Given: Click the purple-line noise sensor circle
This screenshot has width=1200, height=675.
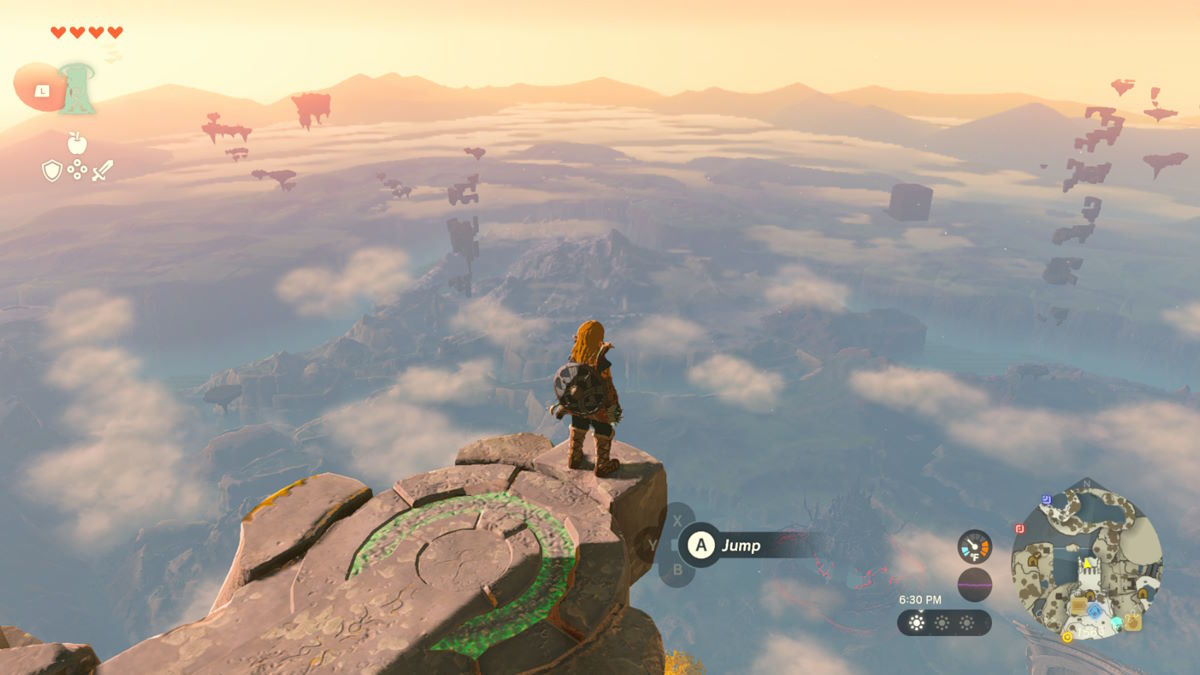Looking at the screenshot, I should click(x=974, y=584).
